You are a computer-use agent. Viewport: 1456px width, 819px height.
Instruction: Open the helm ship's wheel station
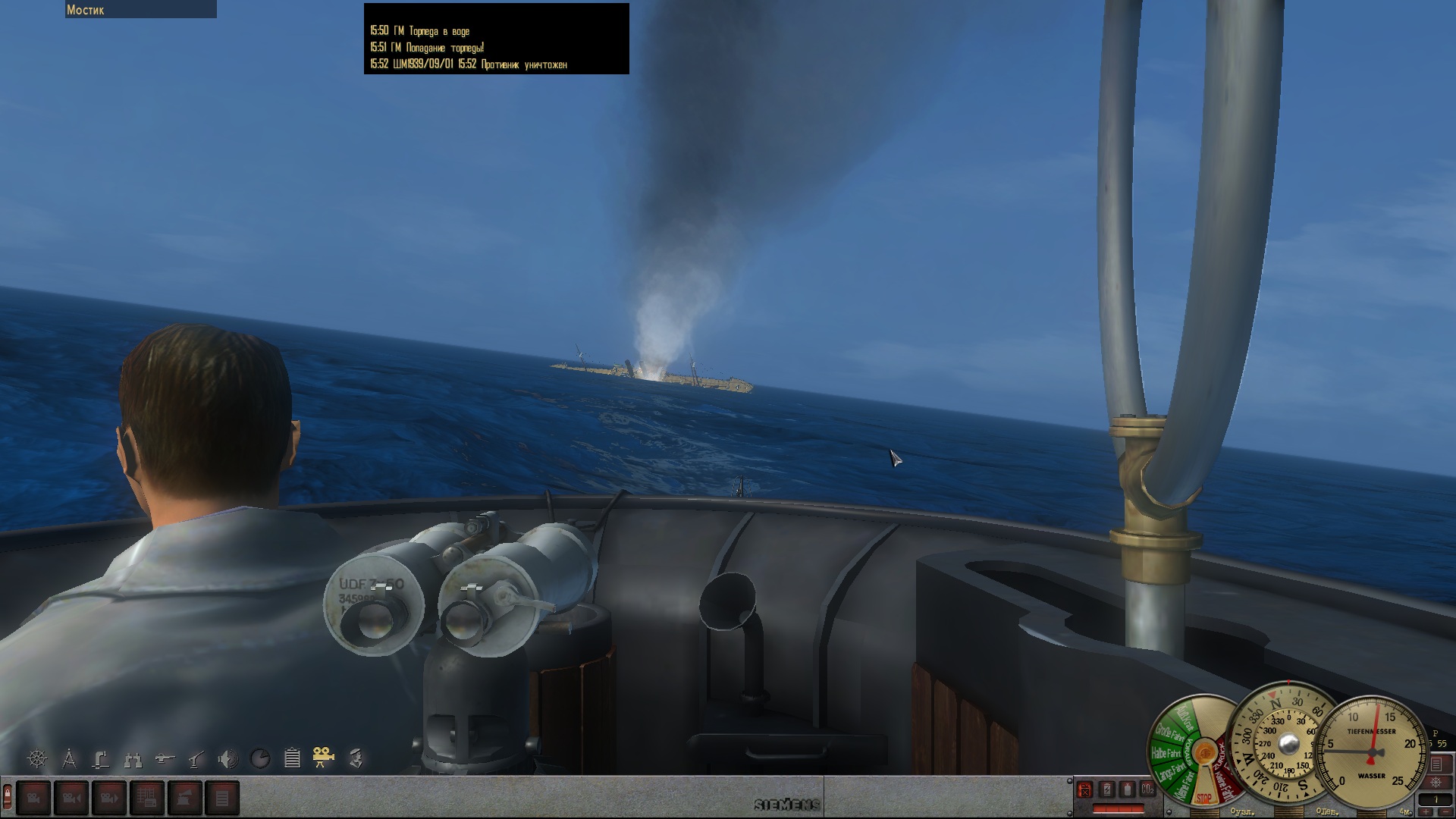(37, 758)
